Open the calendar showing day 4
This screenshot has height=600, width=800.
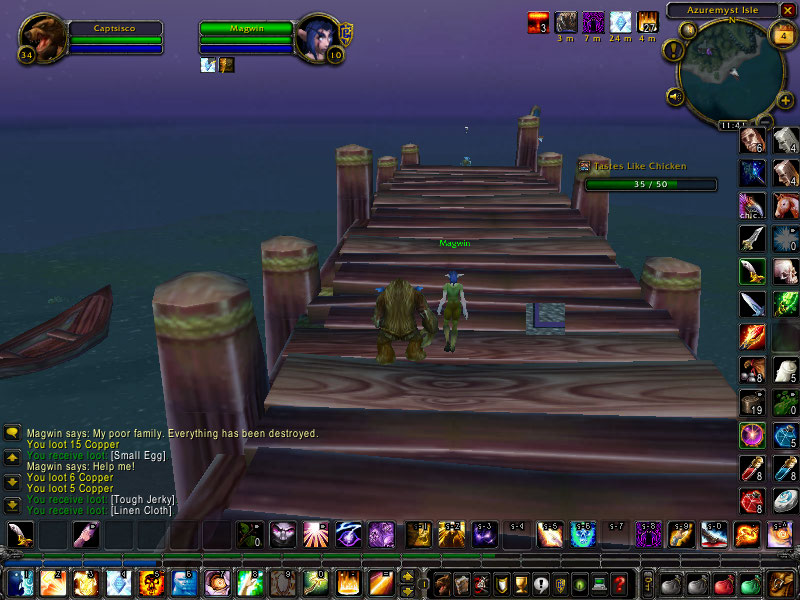779,34
